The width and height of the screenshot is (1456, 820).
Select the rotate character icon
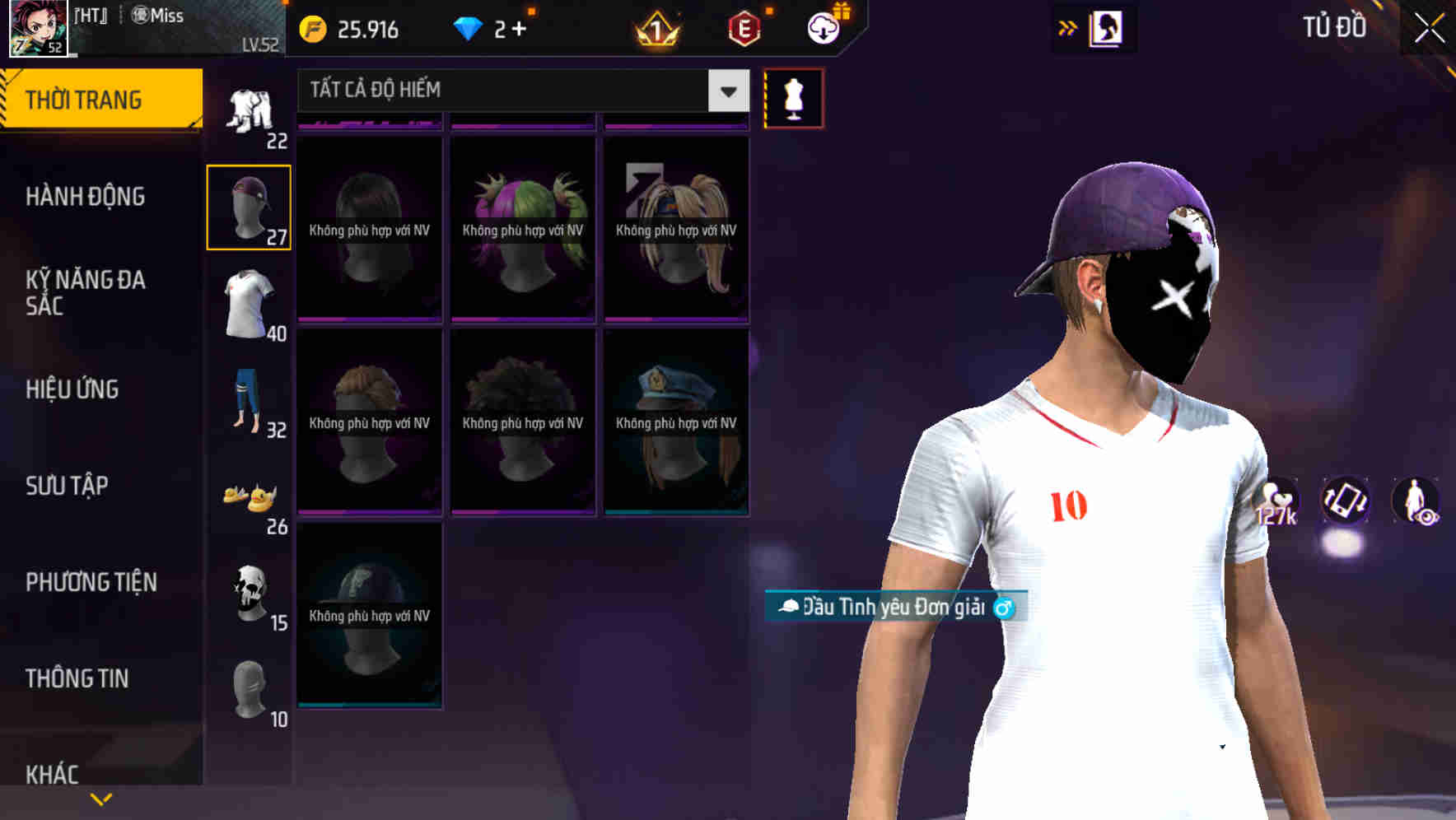1344,502
